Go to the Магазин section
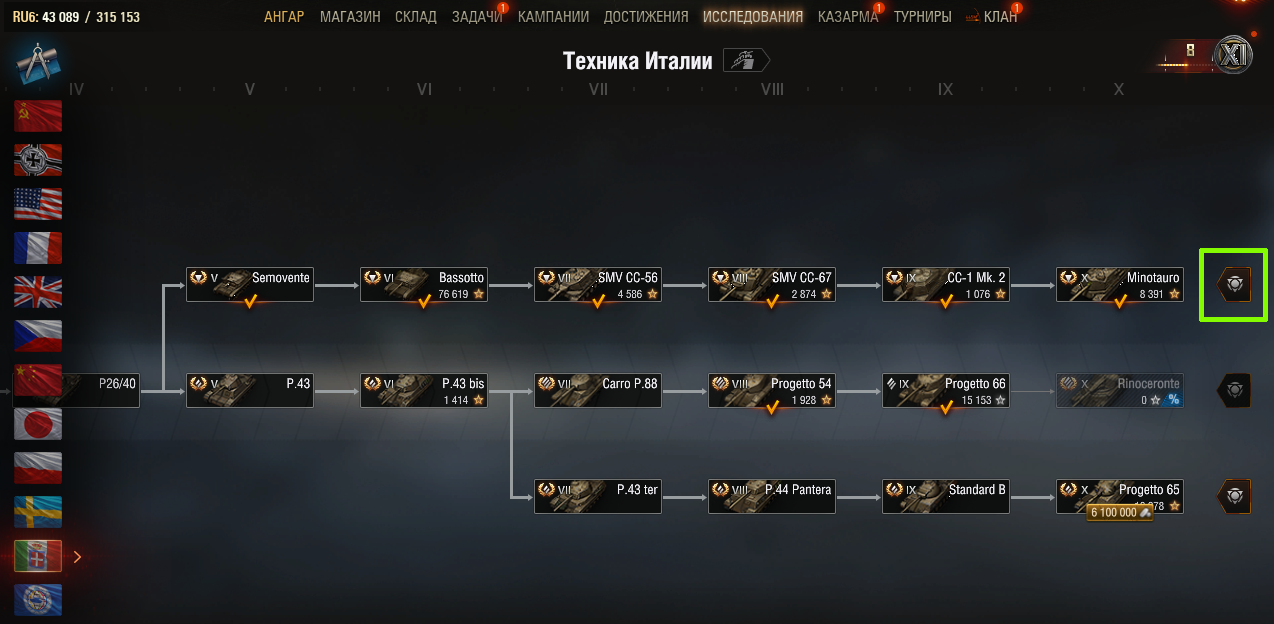 pyautogui.click(x=350, y=17)
